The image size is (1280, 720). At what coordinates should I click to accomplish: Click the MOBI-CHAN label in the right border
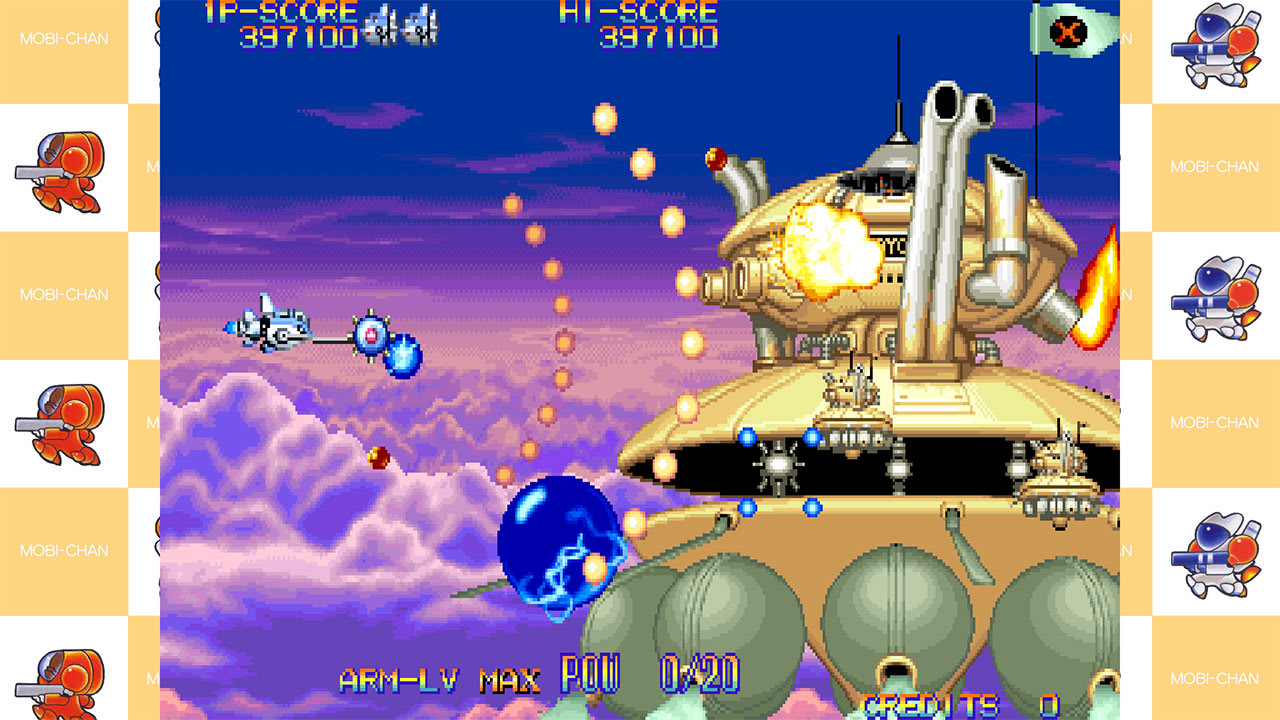(x=1216, y=167)
